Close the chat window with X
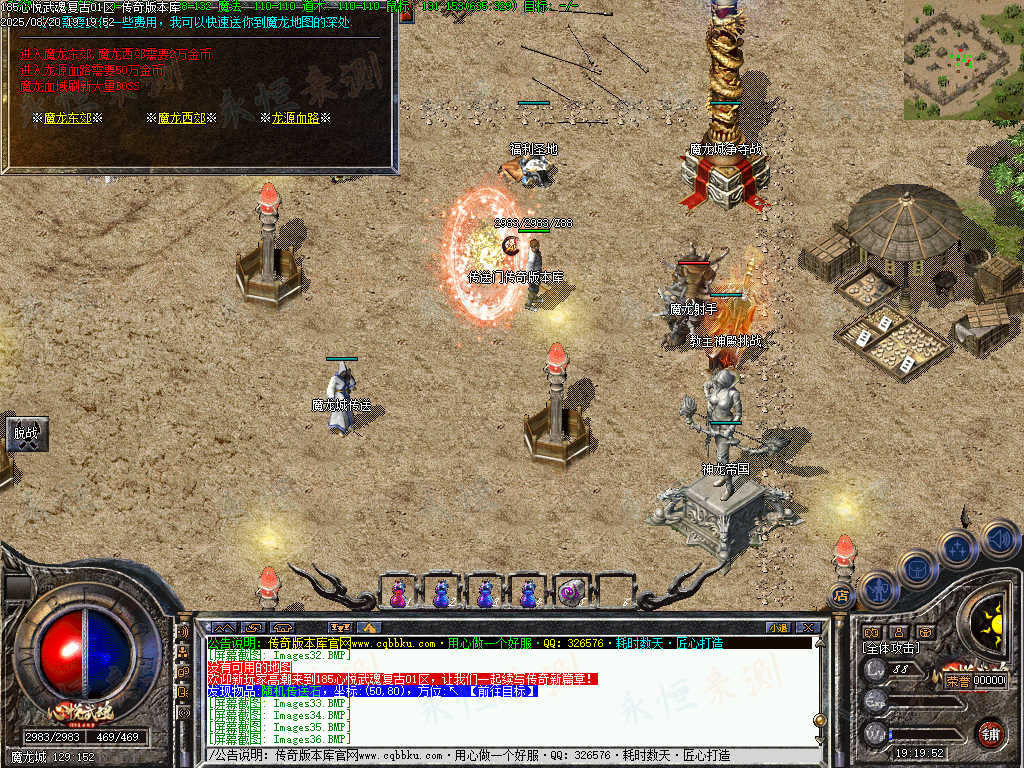This screenshot has height=768, width=1024. click(x=808, y=627)
